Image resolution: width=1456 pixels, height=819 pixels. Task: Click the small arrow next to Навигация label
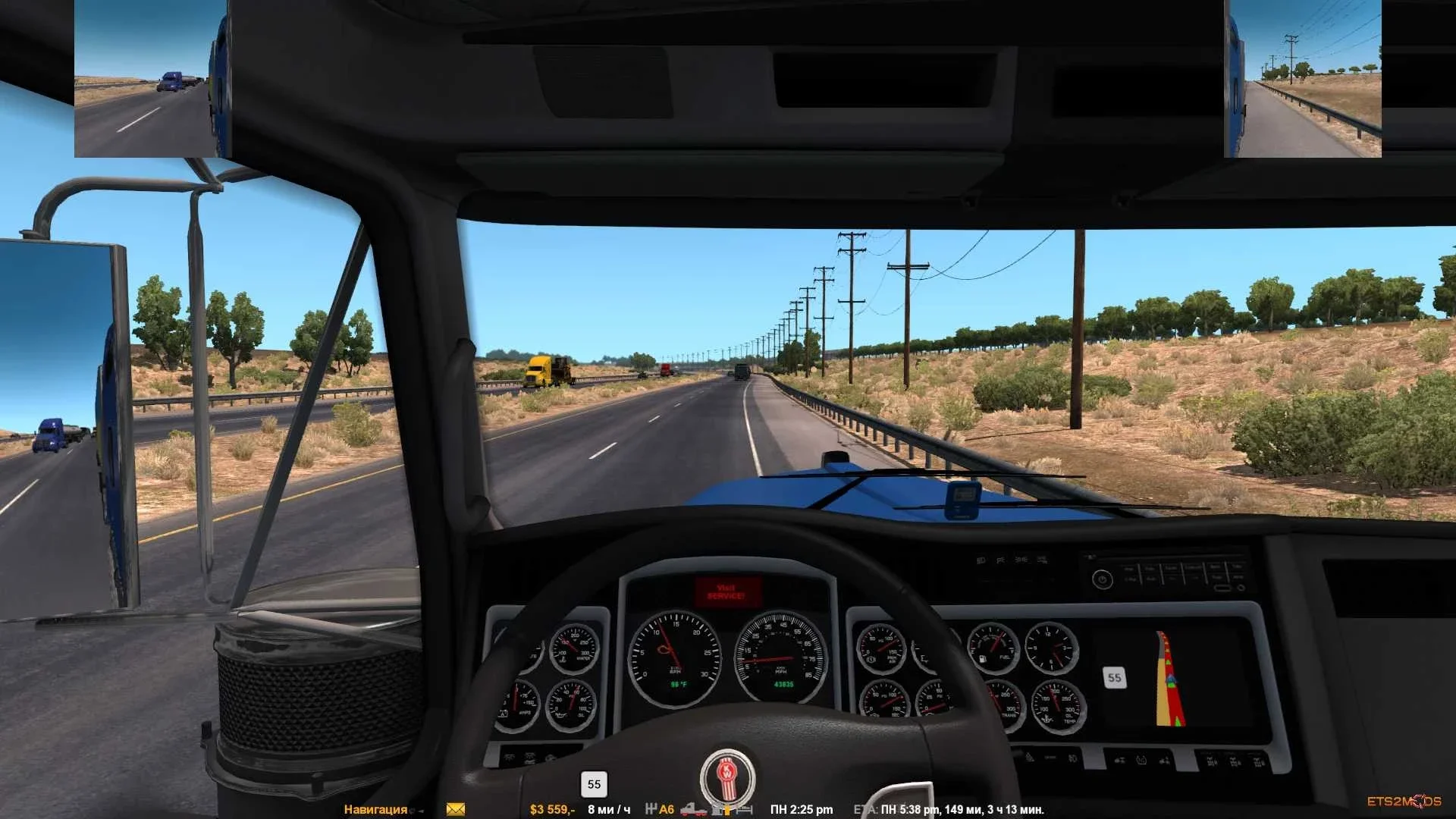(x=422, y=810)
